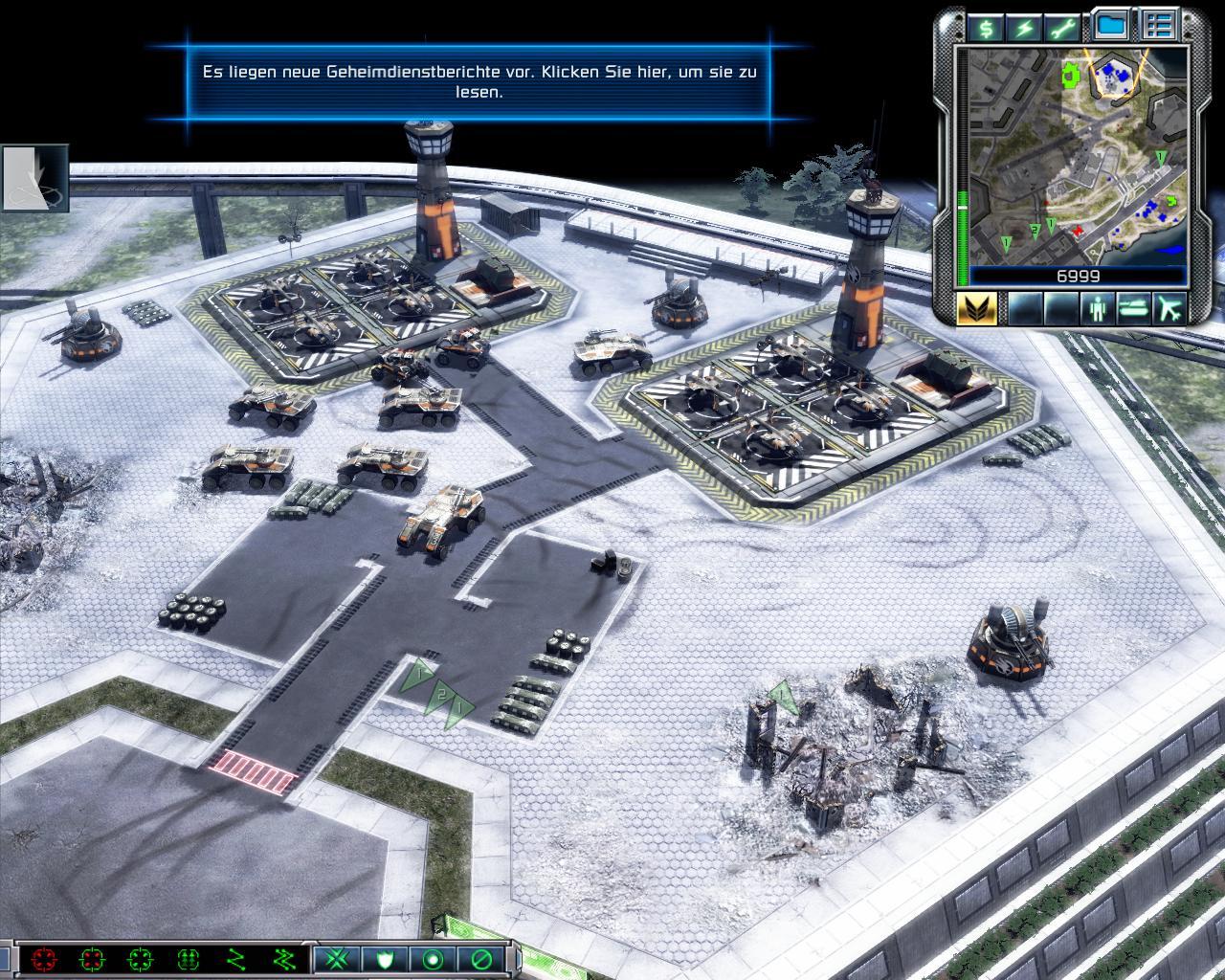Set the crossed-circle hold fire stance

tap(481, 959)
